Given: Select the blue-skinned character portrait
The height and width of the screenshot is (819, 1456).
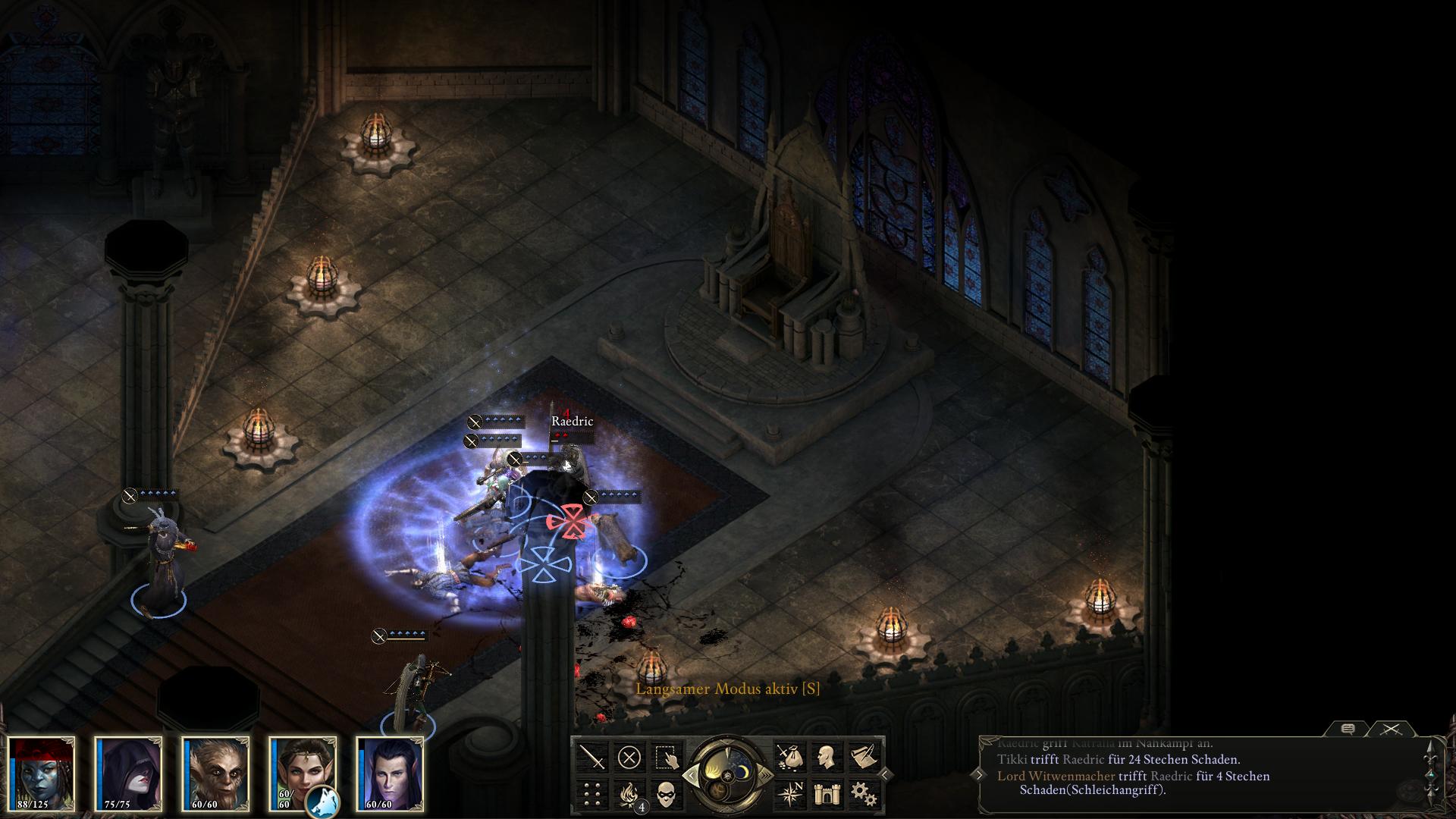Looking at the screenshot, I should coord(42,773).
